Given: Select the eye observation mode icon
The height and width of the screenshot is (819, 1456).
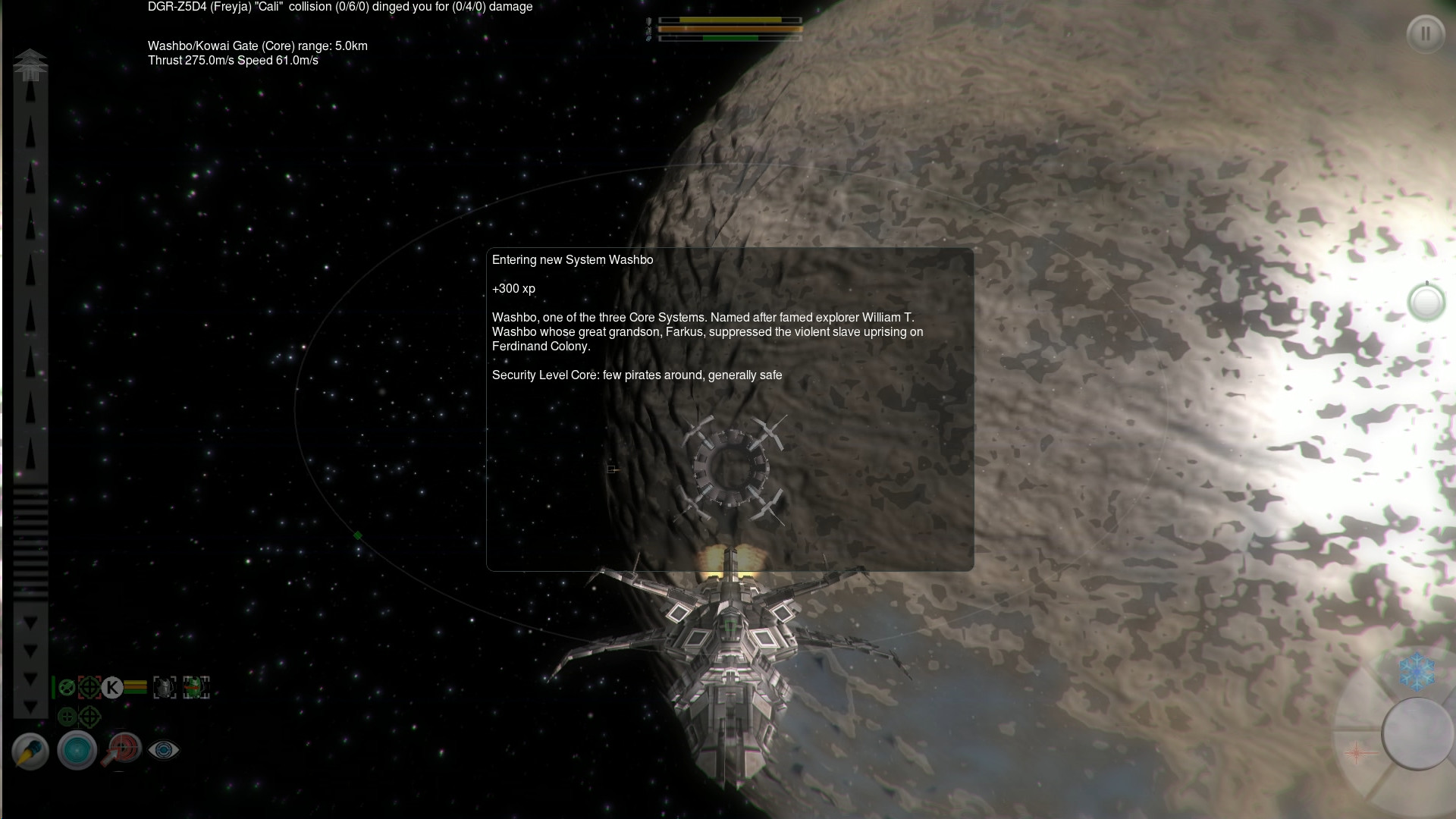Looking at the screenshot, I should point(164,751).
